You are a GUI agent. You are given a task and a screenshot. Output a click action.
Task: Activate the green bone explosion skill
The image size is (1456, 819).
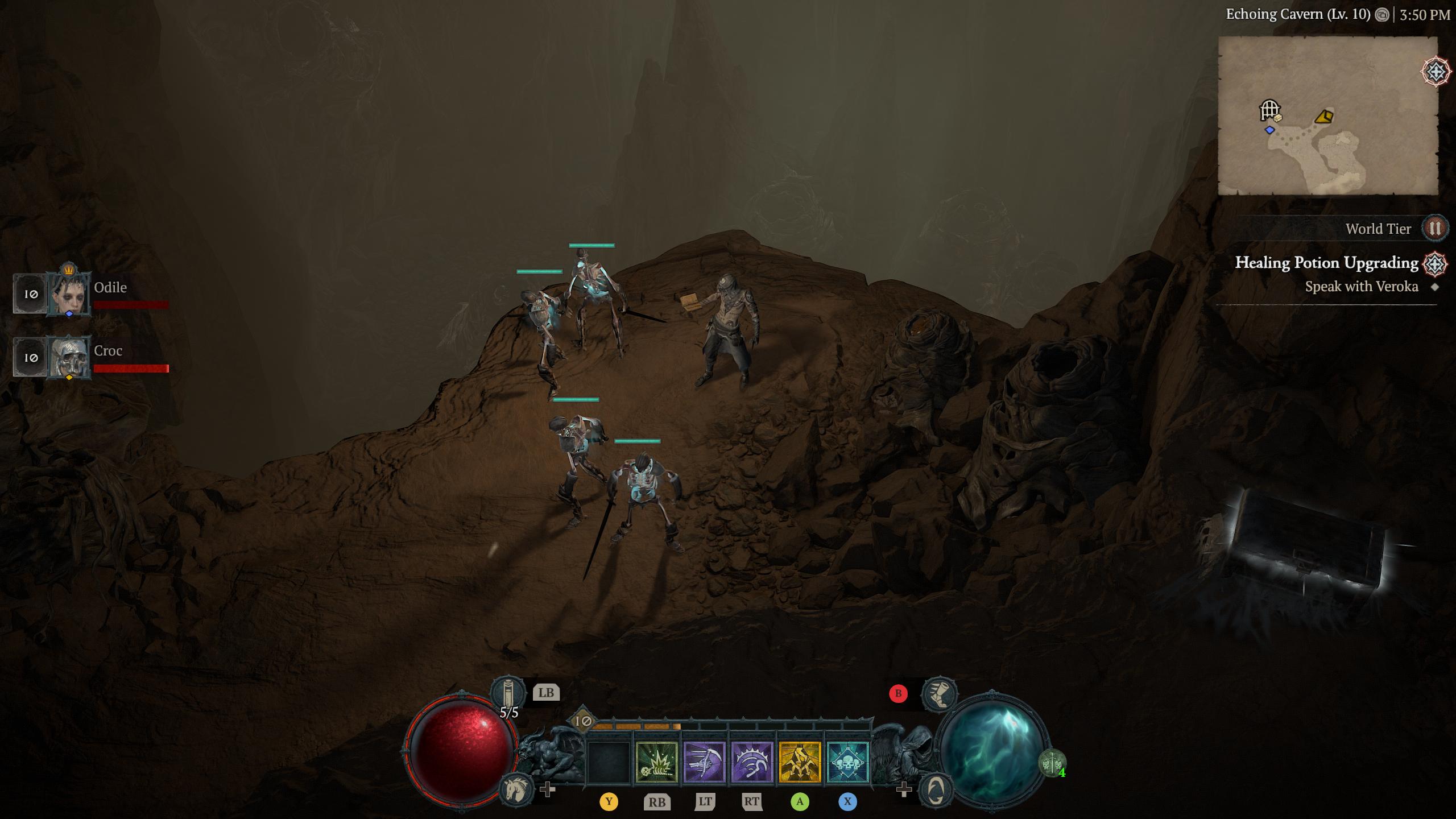(x=657, y=762)
